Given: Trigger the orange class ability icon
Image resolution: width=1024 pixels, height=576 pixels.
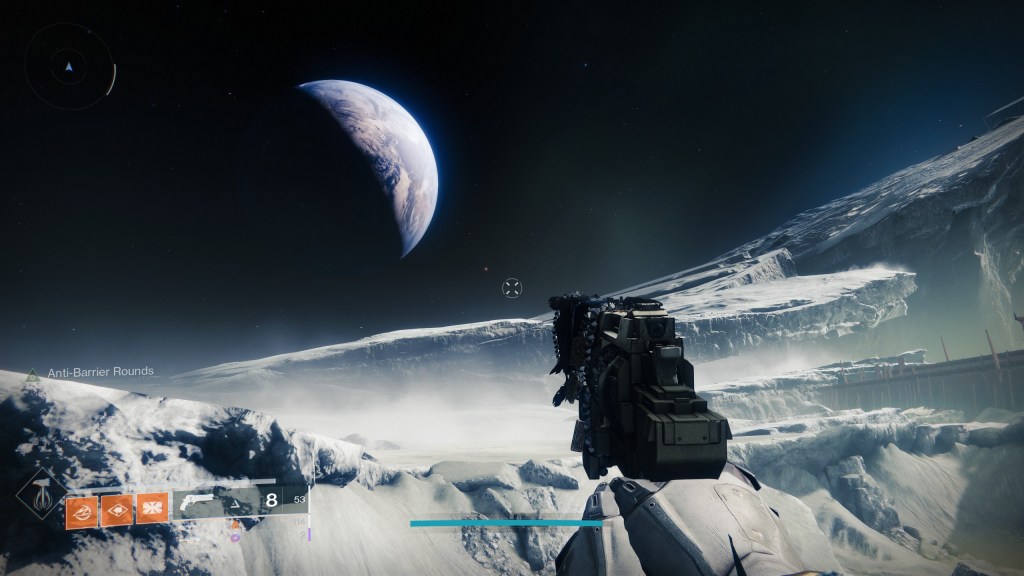Looking at the screenshot, I should point(151,509).
